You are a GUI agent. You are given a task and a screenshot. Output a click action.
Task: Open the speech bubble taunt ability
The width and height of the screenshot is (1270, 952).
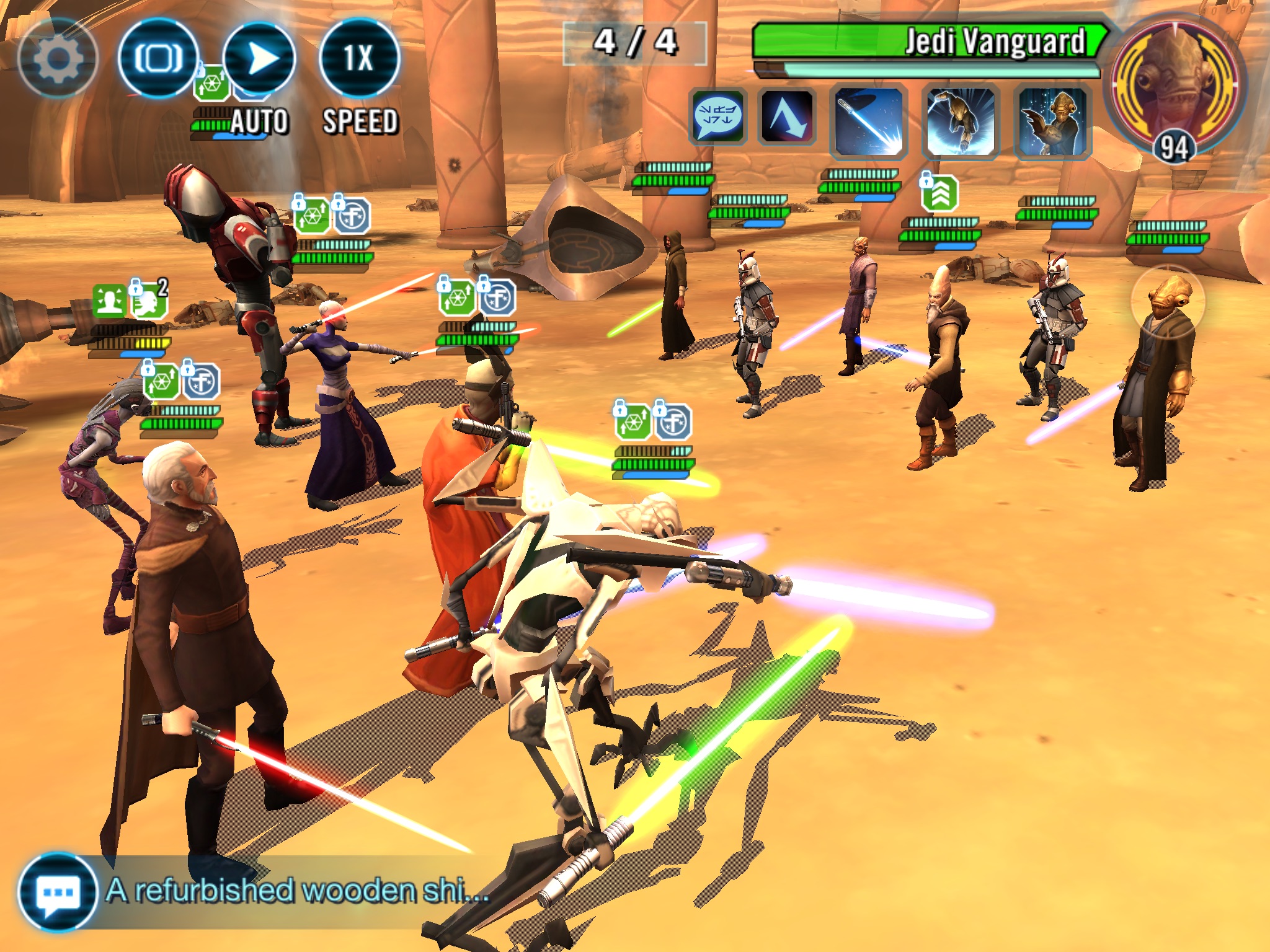pos(717,118)
